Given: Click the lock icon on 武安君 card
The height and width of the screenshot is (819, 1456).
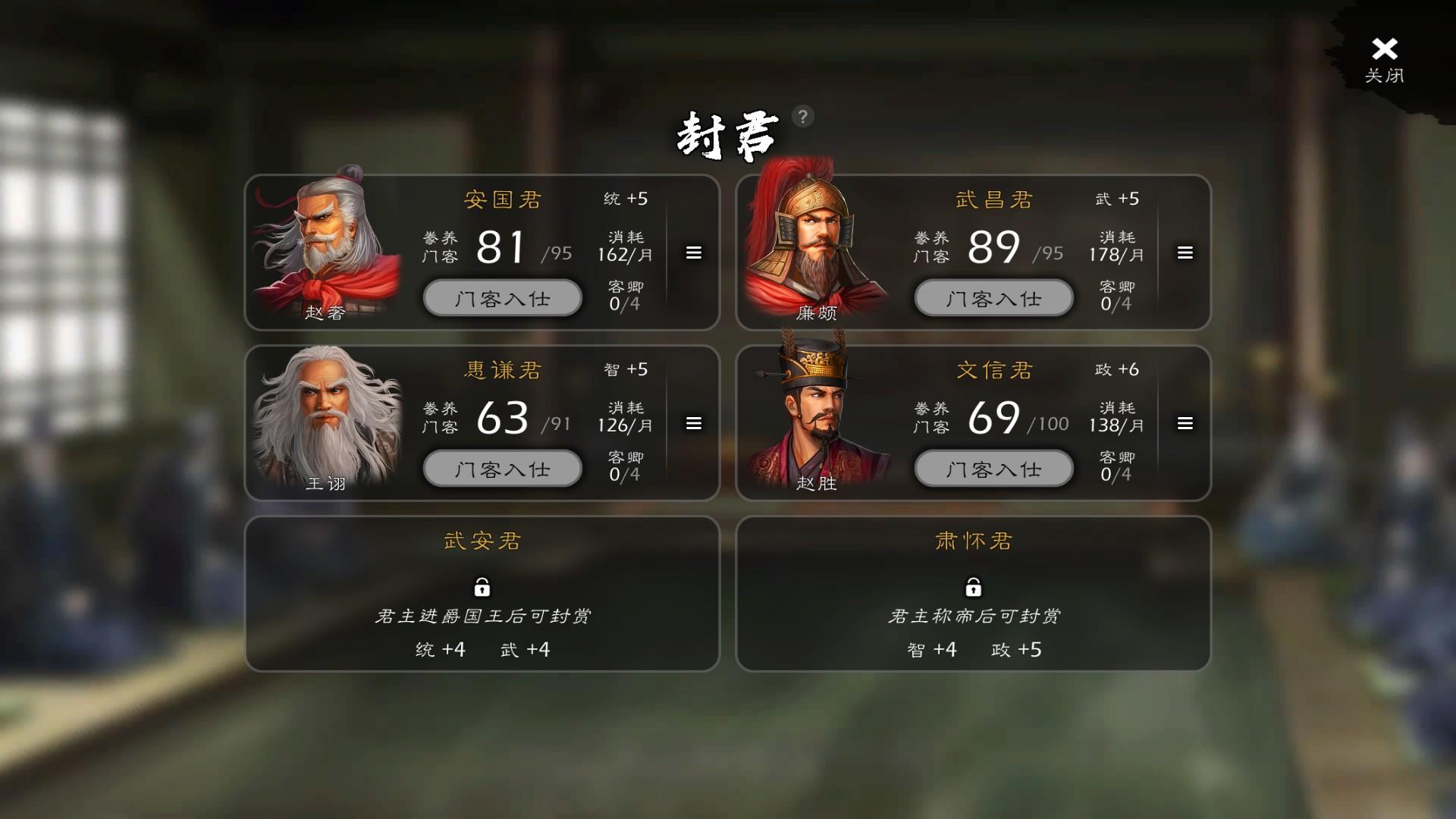Looking at the screenshot, I should point(483,588).
